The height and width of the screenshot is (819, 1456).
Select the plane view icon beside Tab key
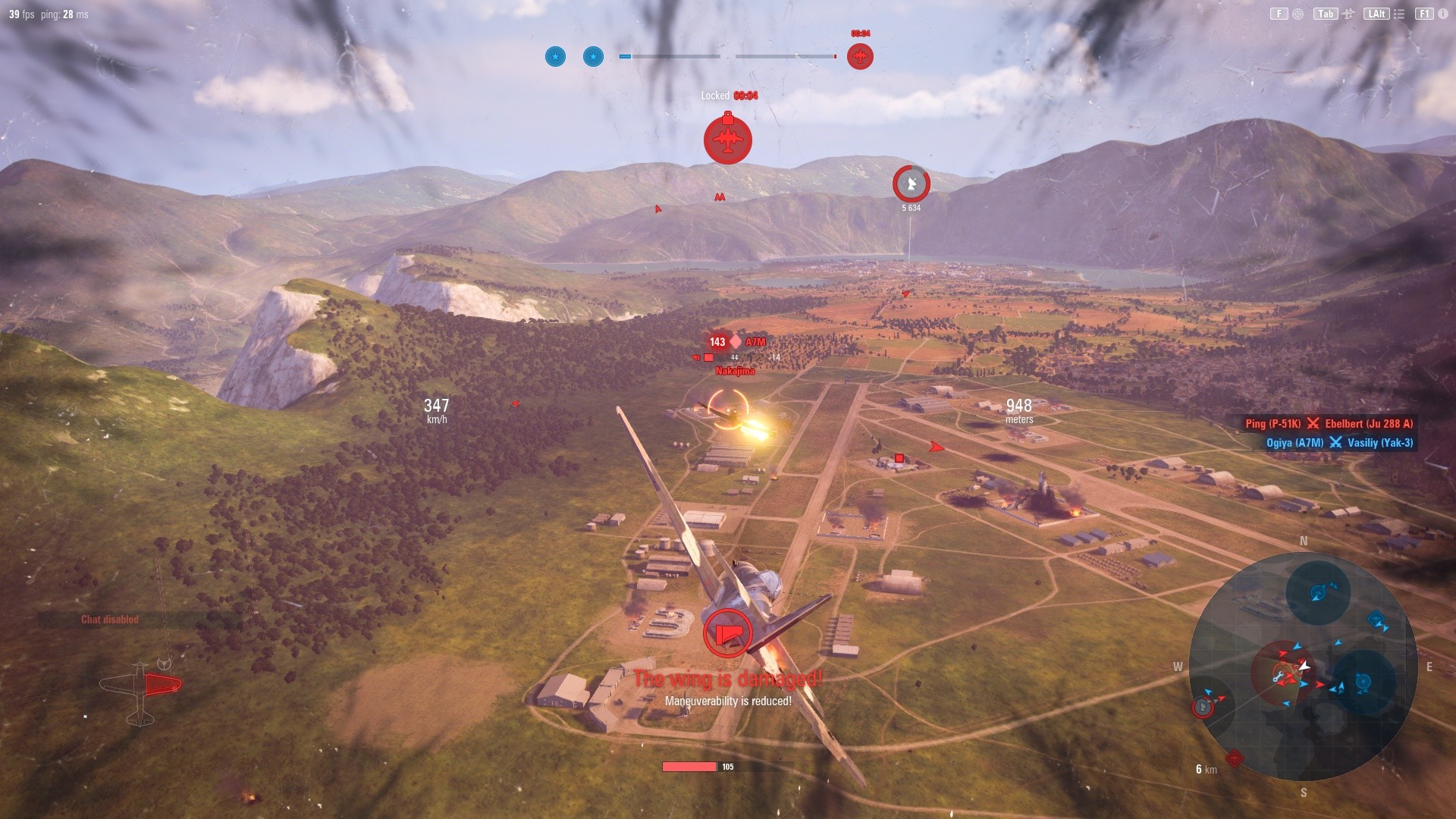tap(1349, 13)
